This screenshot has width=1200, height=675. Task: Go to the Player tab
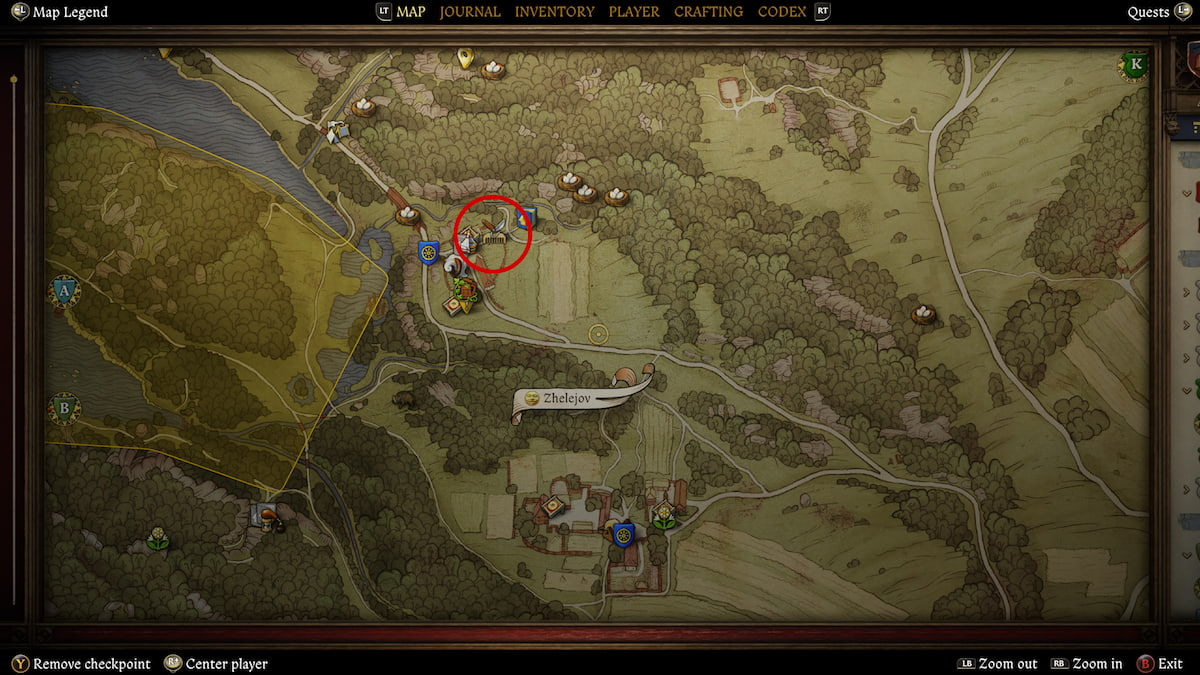(634, 12)
